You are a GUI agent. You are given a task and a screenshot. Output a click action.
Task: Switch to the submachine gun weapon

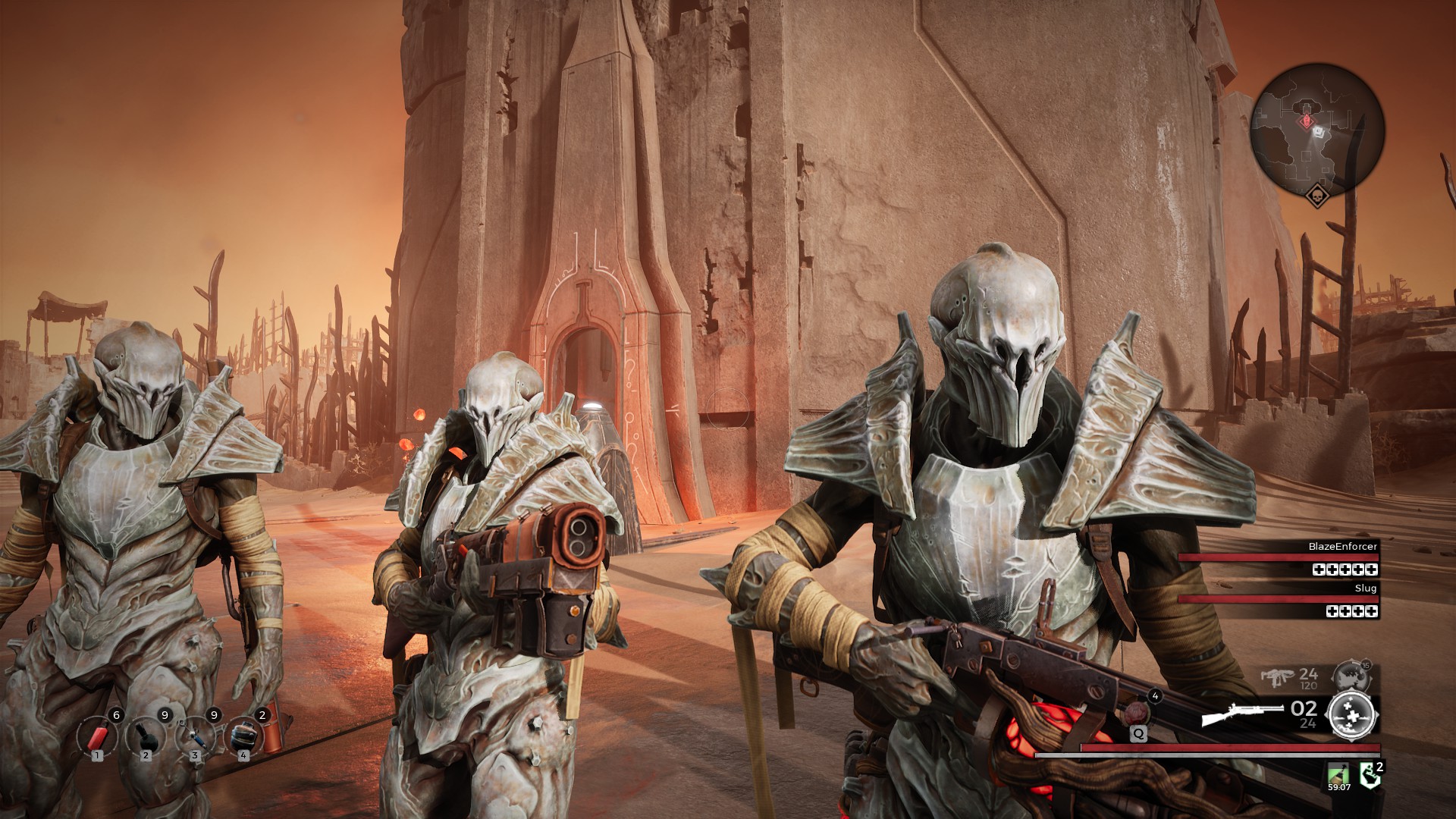(1280, 676)
